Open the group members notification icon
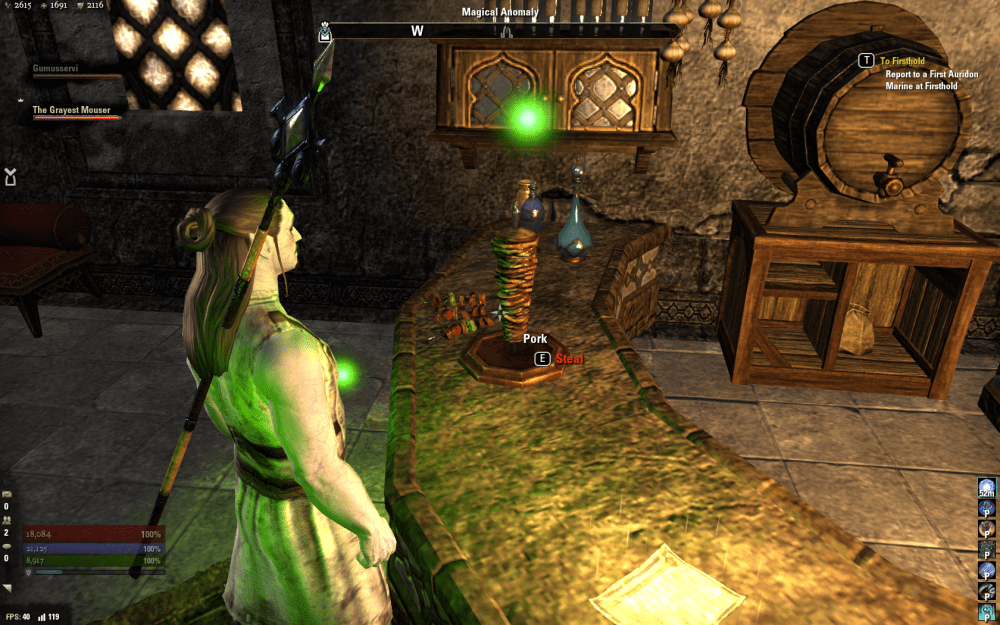The height and width of the screenshot is (625, 1000). click(x=8, y=520)
